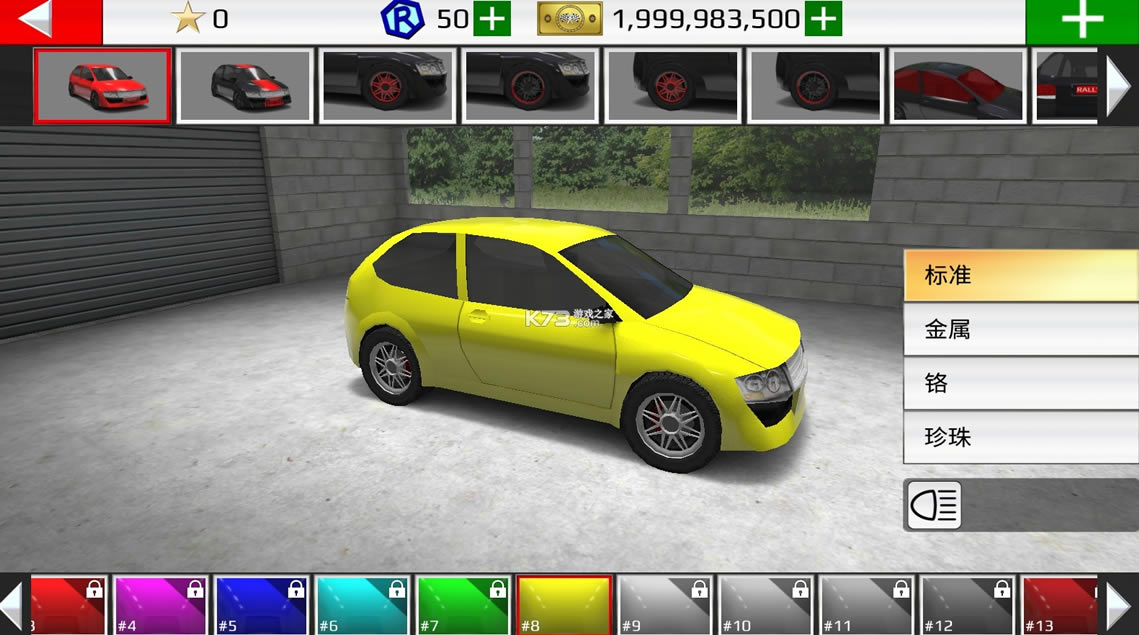This screenshot has height=635, width=1139.
Task: Select green color swatch #7
Action: [x=464, y=605]
